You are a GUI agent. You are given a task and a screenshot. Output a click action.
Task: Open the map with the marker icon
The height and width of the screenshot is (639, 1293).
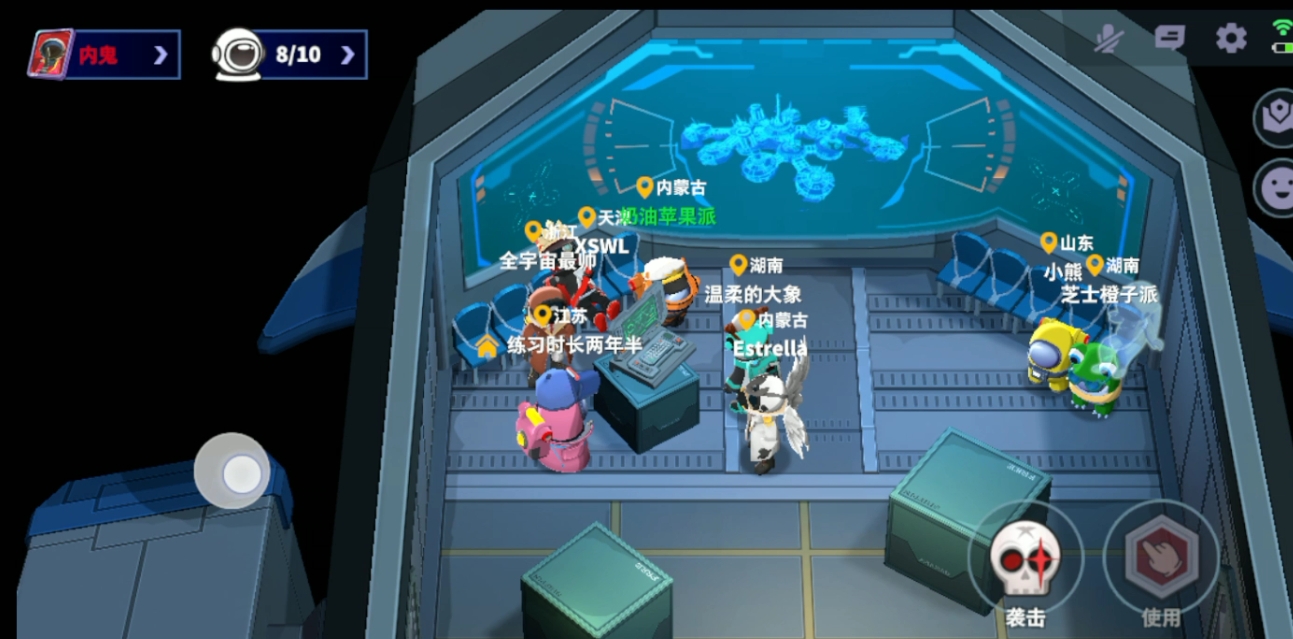pyautogui.click(x=1275, y=117)
